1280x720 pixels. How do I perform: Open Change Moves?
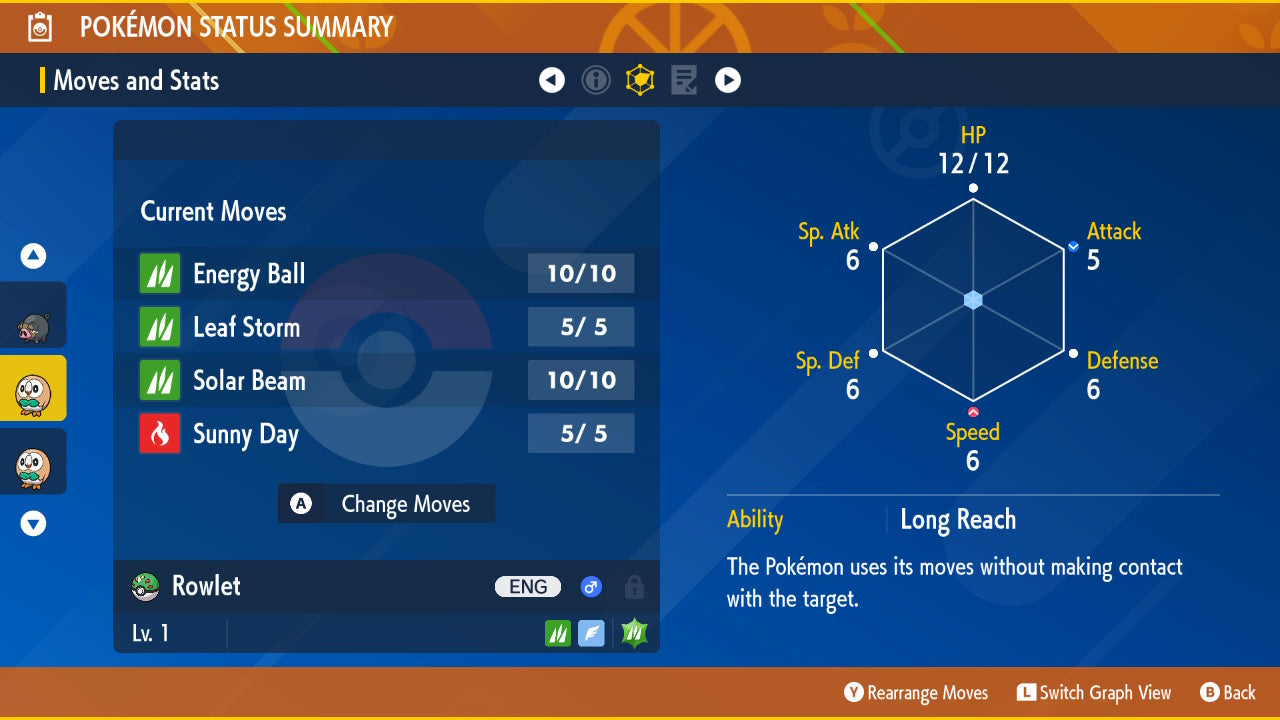[386, 504]
